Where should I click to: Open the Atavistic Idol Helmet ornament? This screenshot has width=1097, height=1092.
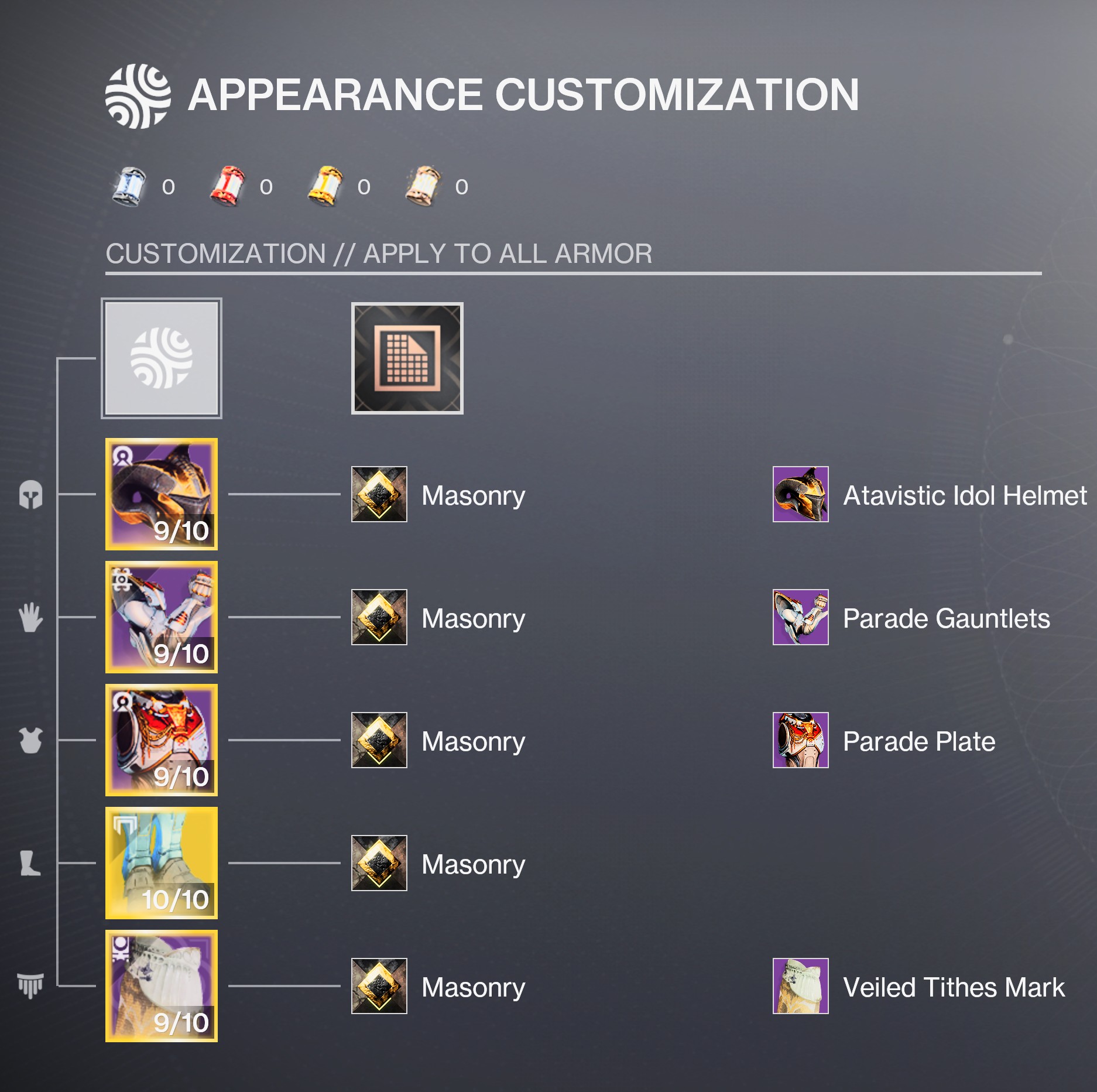point(800,494)
